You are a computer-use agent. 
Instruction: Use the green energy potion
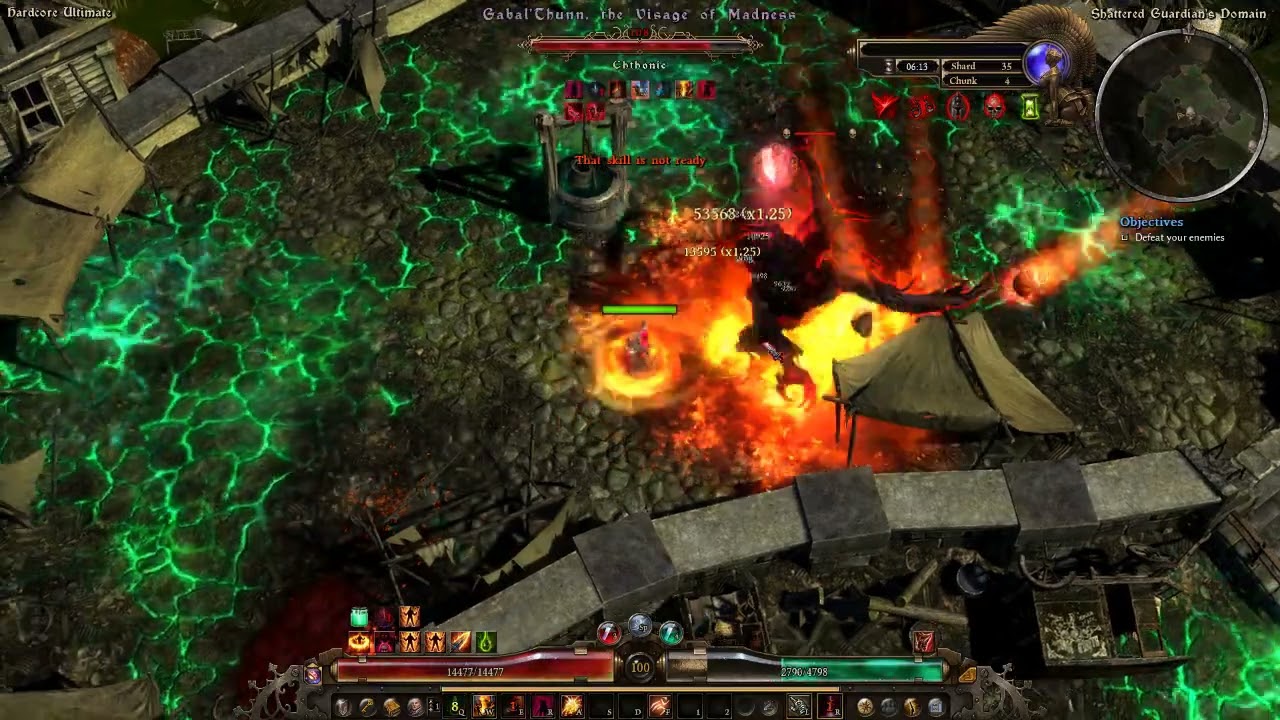tap(671, 632)
